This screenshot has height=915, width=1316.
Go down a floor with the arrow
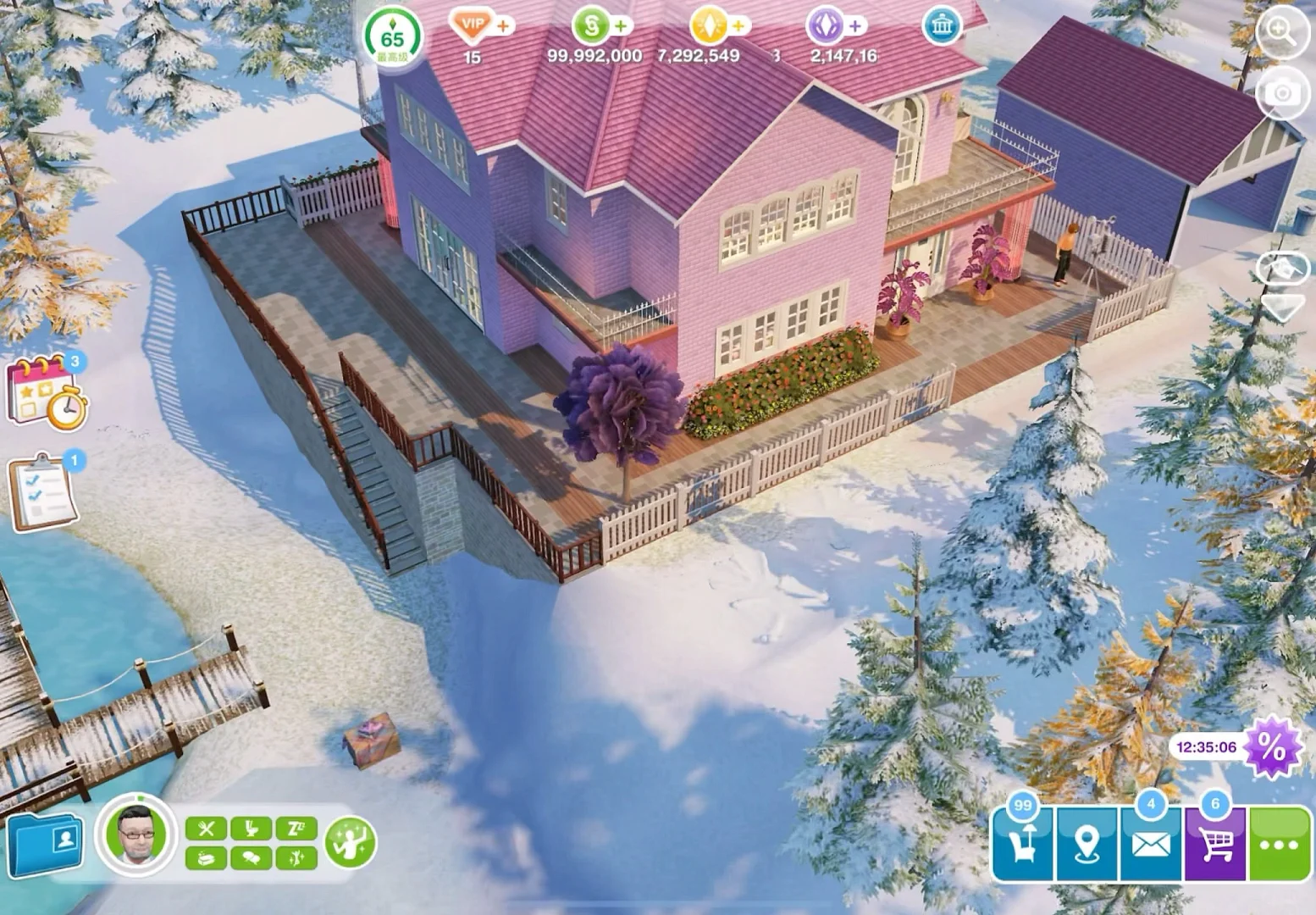(x=1282, y=307)
